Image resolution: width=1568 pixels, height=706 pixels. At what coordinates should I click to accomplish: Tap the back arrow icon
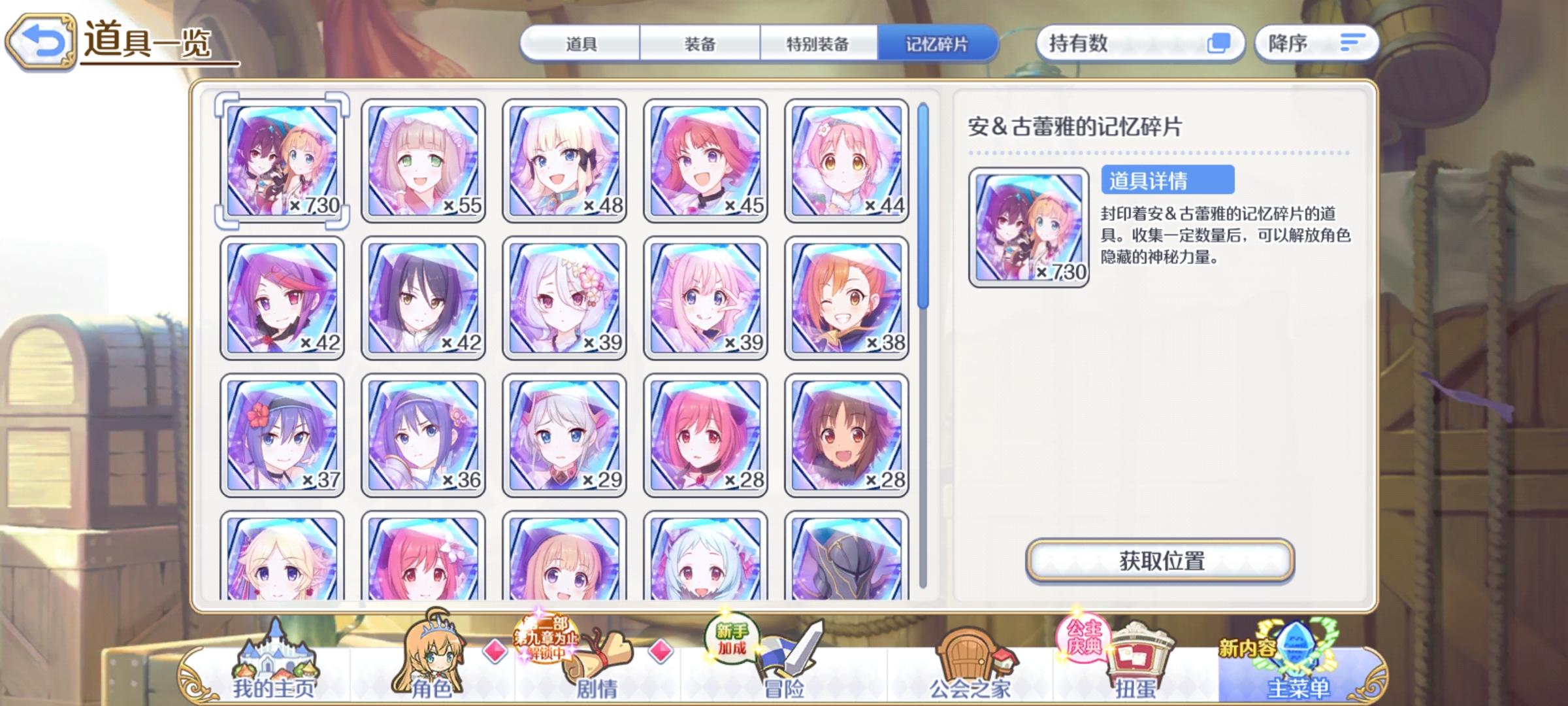pos(42,41)
